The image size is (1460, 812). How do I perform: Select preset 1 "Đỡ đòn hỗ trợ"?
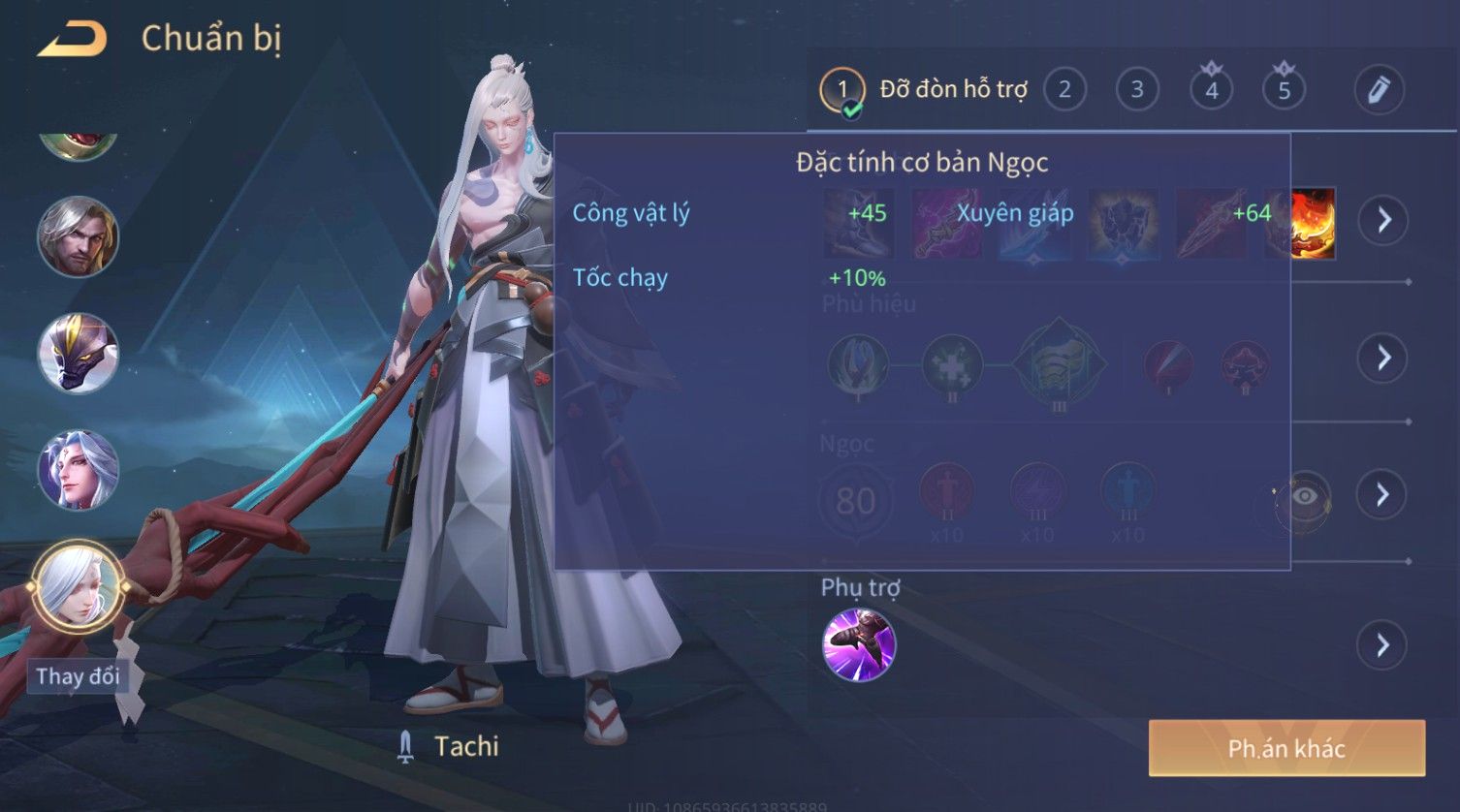[x=841, y=90]
